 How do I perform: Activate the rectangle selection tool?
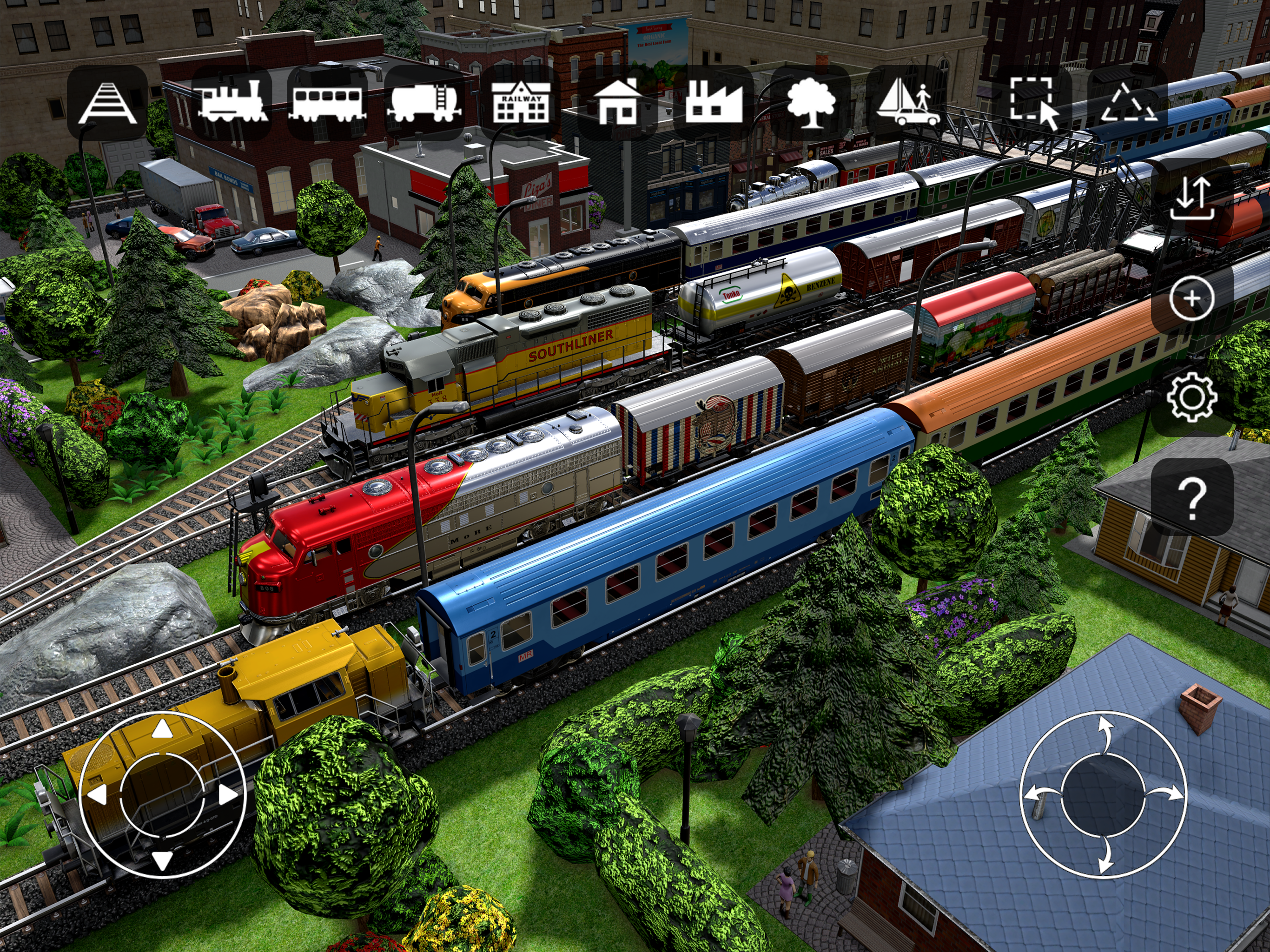point(1033,103)
